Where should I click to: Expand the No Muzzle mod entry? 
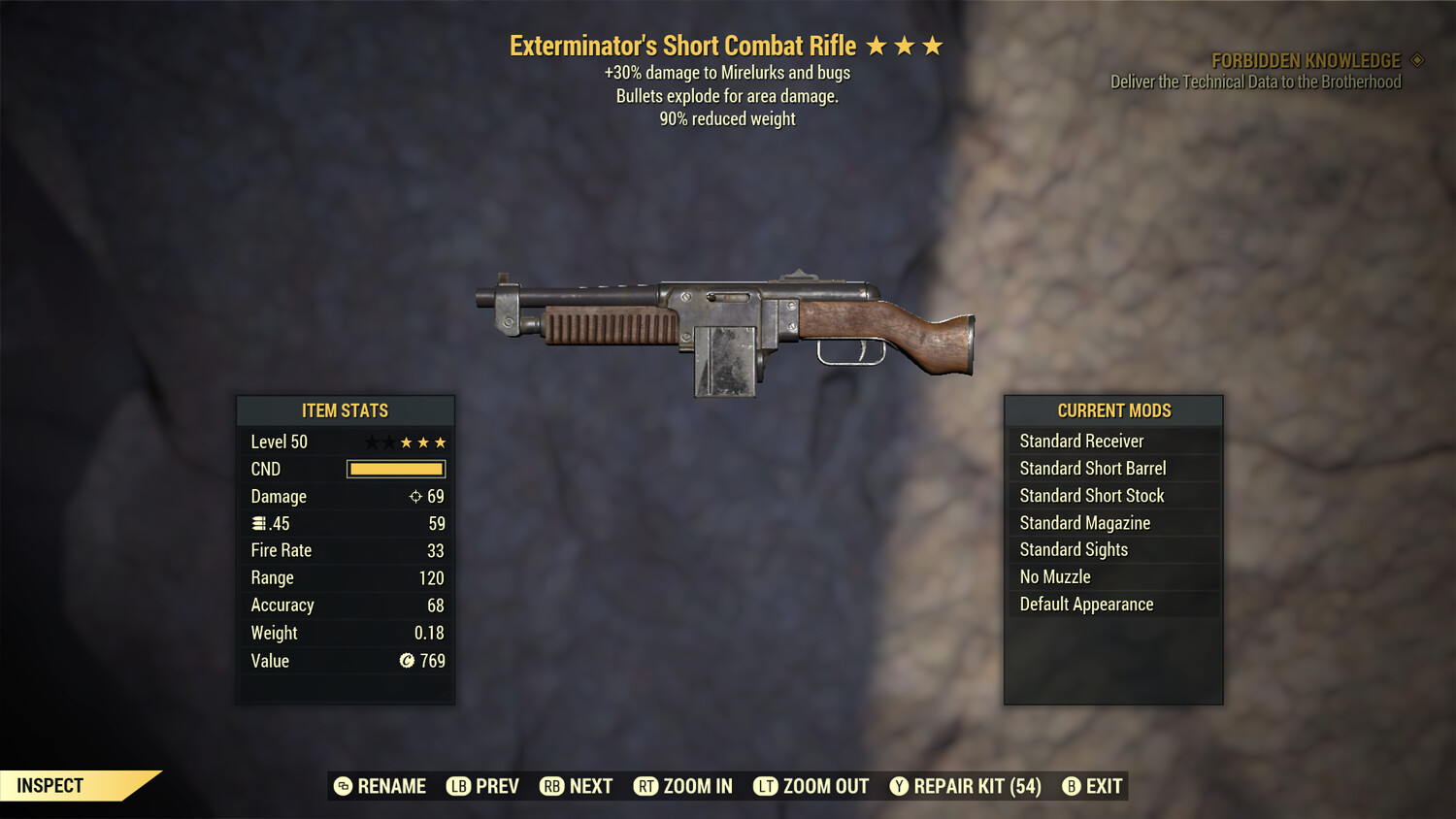click(x=1112, y=576)
